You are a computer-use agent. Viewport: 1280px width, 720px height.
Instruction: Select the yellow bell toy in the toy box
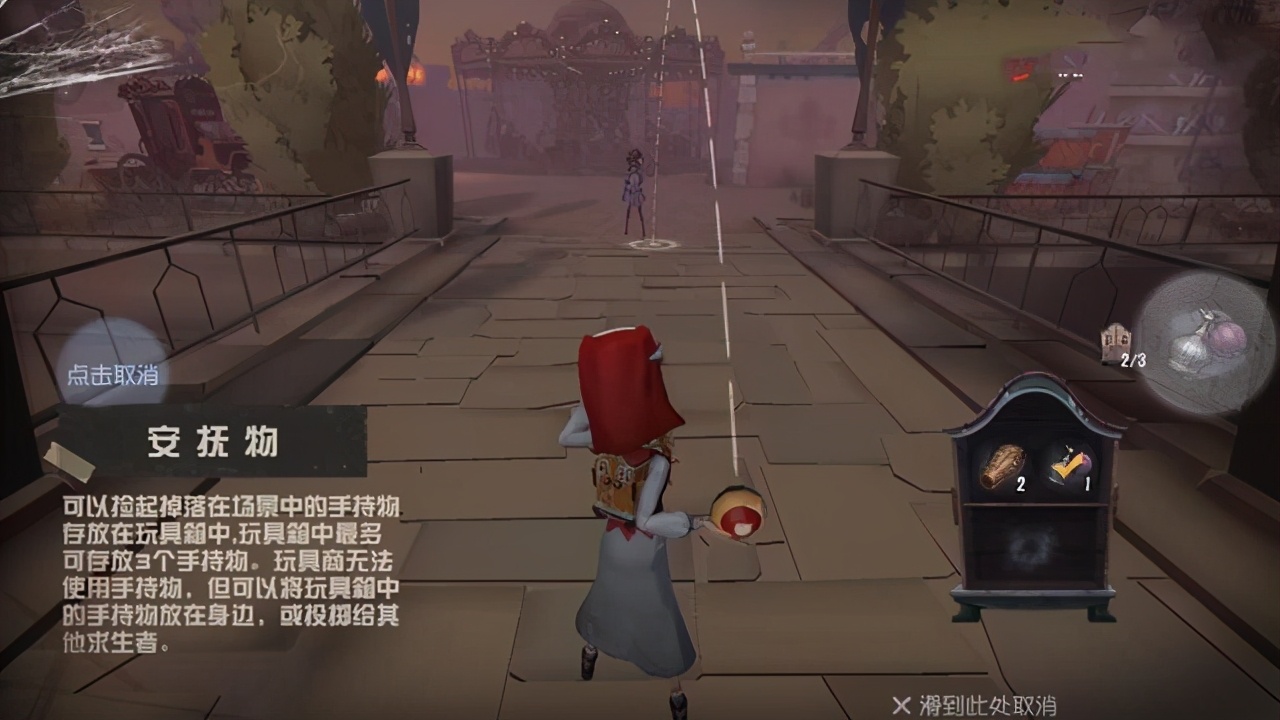click(x=1070, y=462)
